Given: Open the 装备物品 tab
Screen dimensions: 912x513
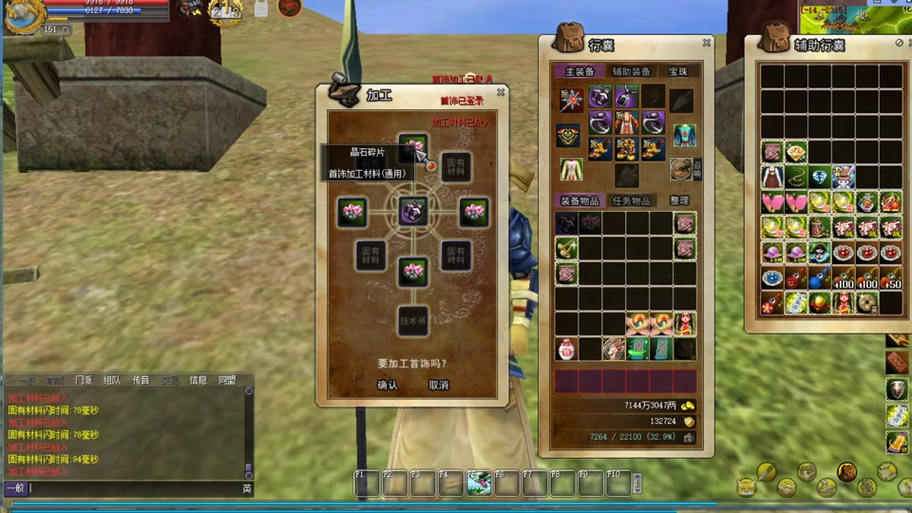Looking at the screenshot, I should coord(579,201).
